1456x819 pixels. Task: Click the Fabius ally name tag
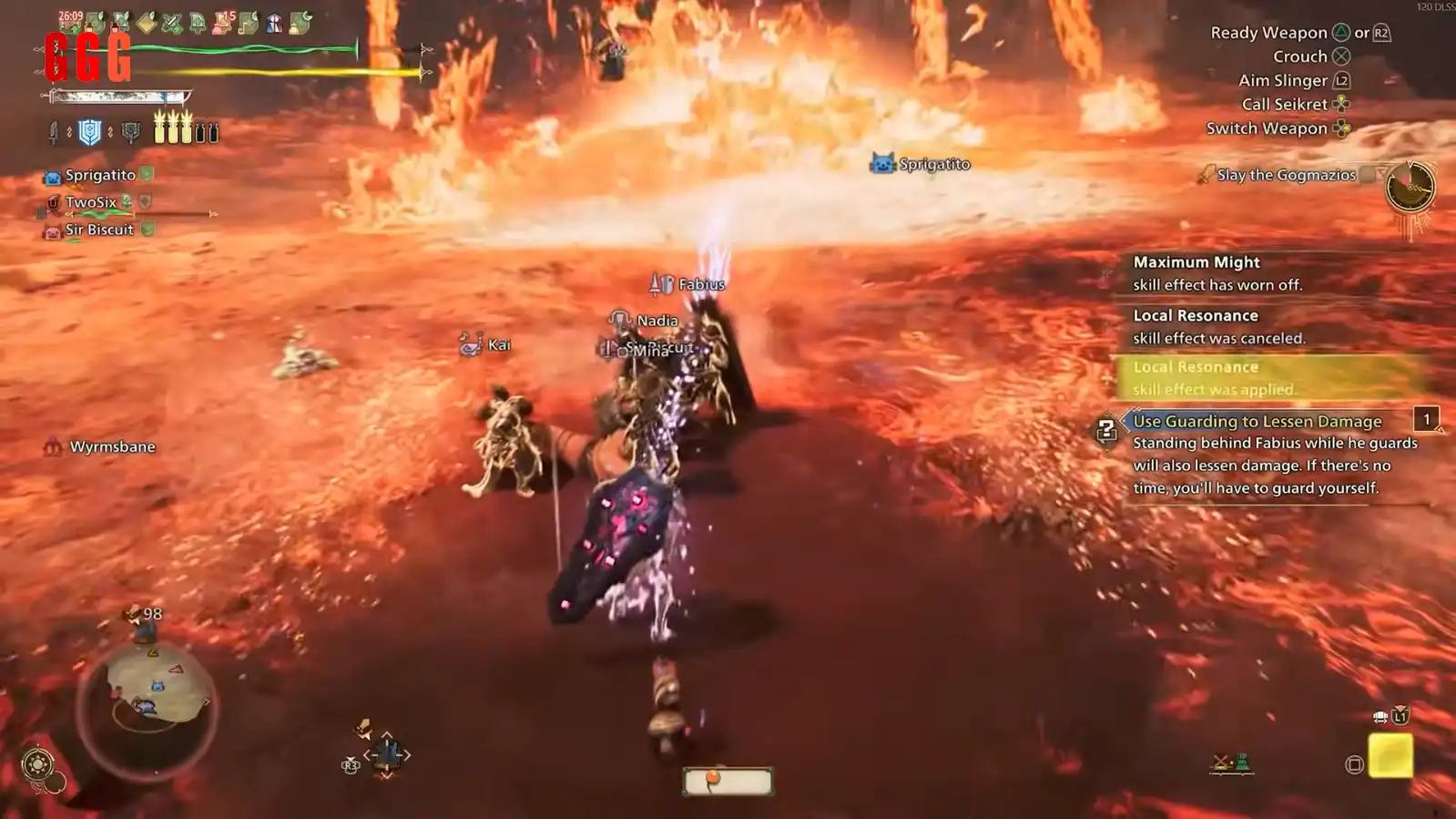point(699,284)
